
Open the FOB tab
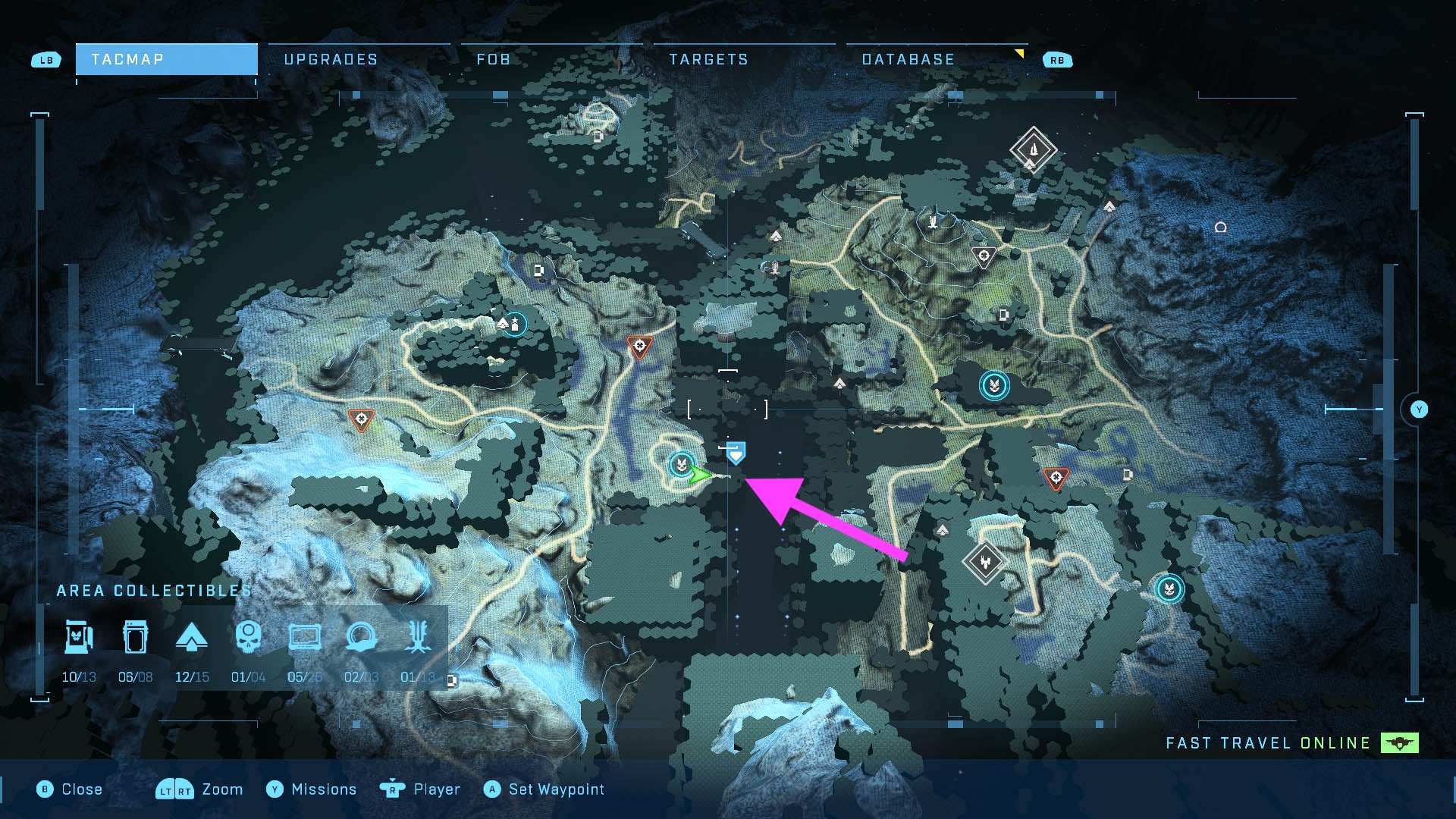click(x=494, y=58)
